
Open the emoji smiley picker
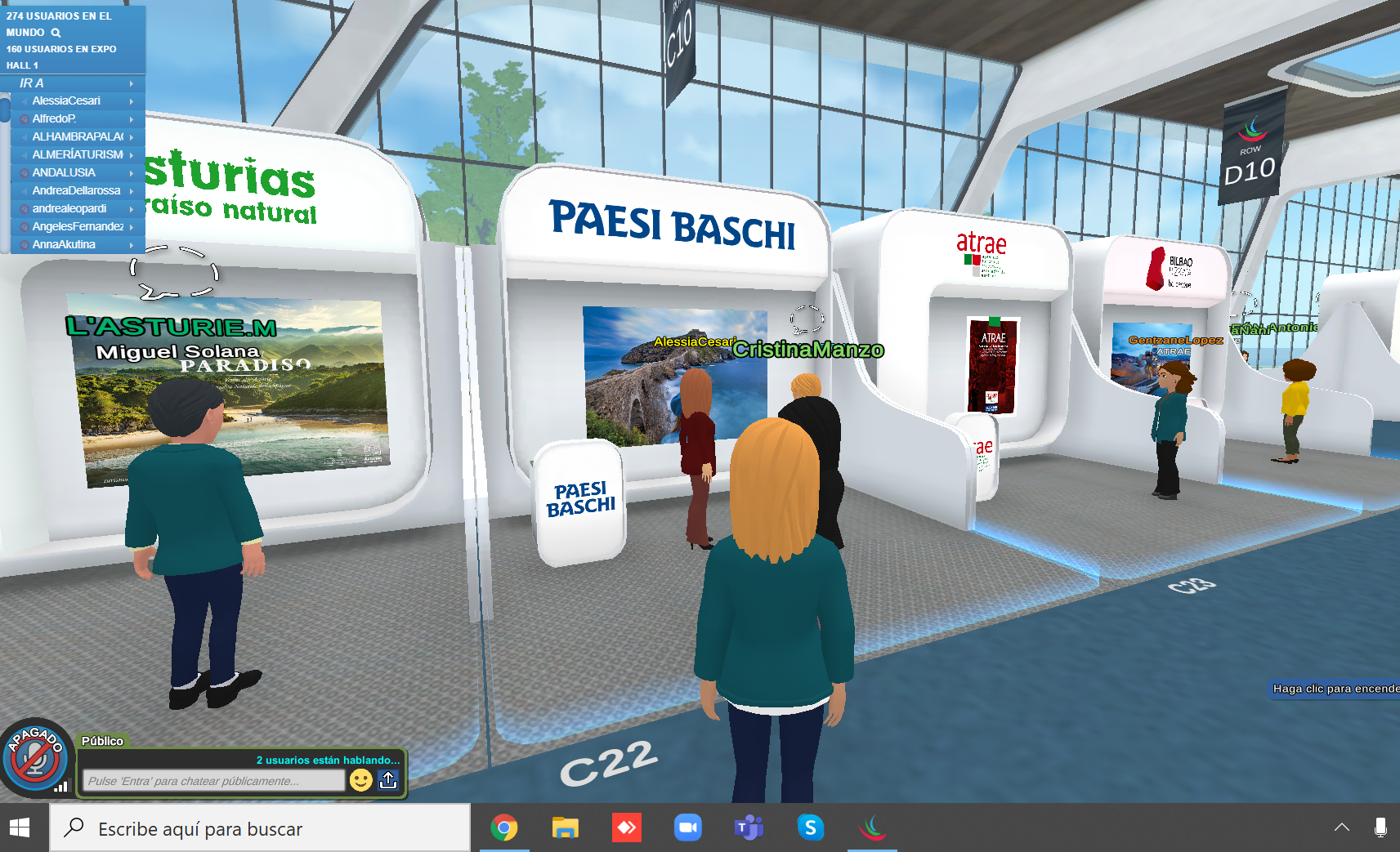[360, 780]
